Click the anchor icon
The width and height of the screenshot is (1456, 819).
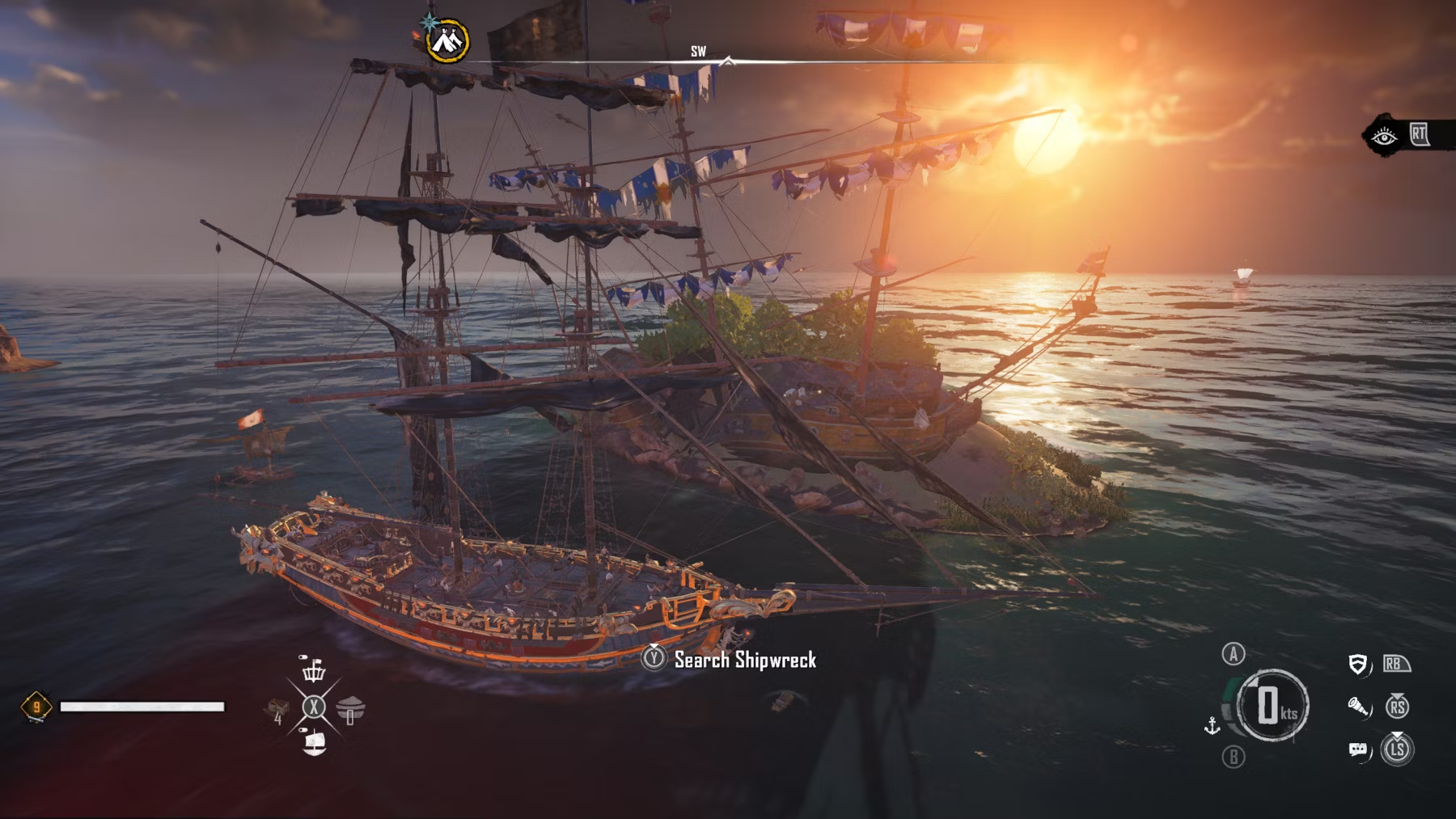pyautogui.click(x=1212, y=725)
